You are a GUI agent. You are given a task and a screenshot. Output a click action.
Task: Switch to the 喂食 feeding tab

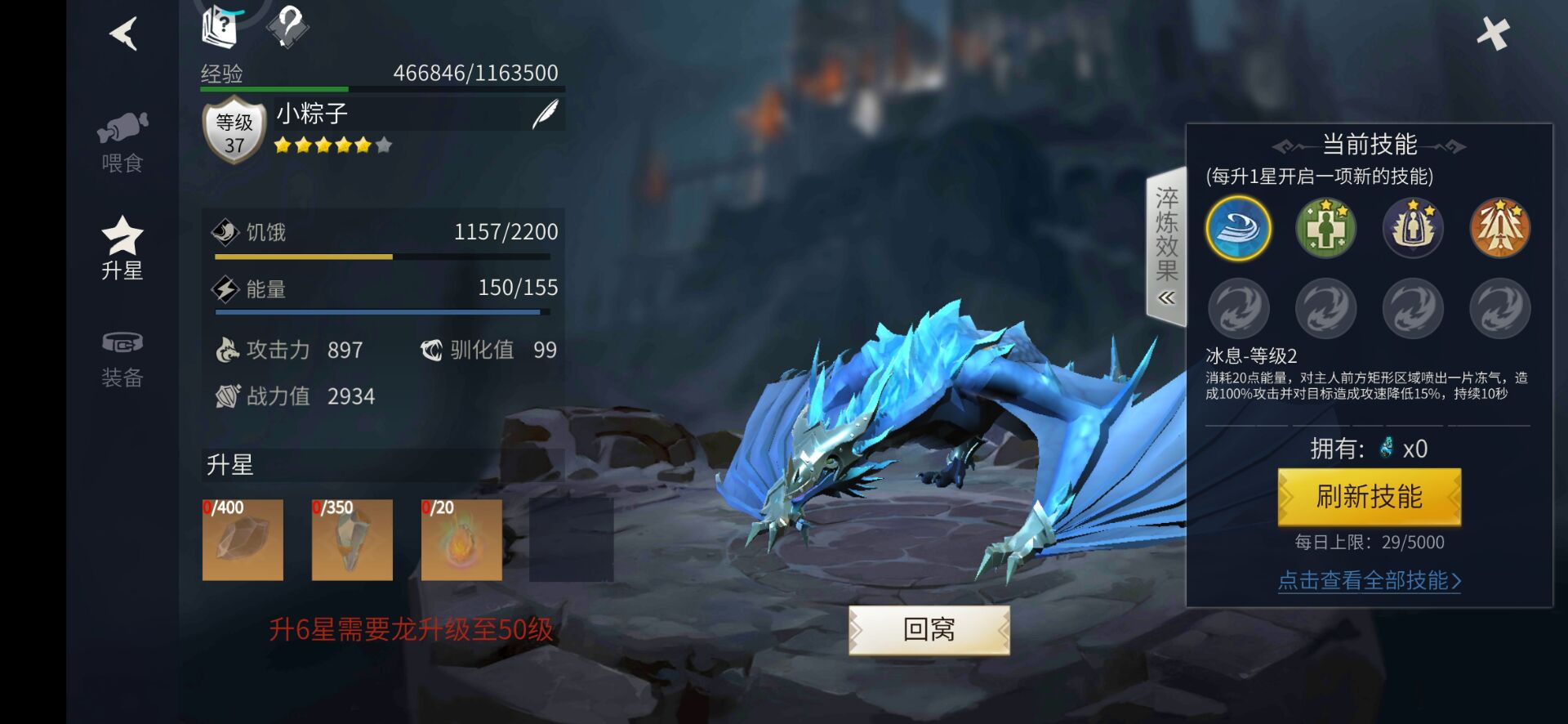tap(122, 142)
